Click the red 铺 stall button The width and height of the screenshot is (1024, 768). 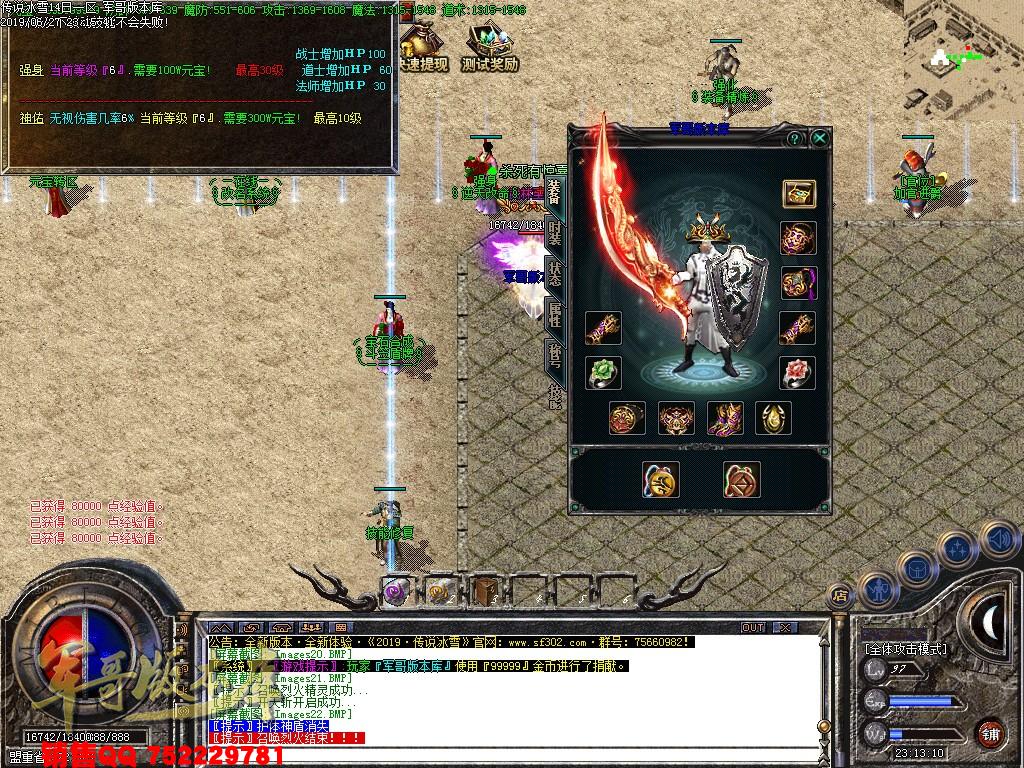[x=990, y=733]
